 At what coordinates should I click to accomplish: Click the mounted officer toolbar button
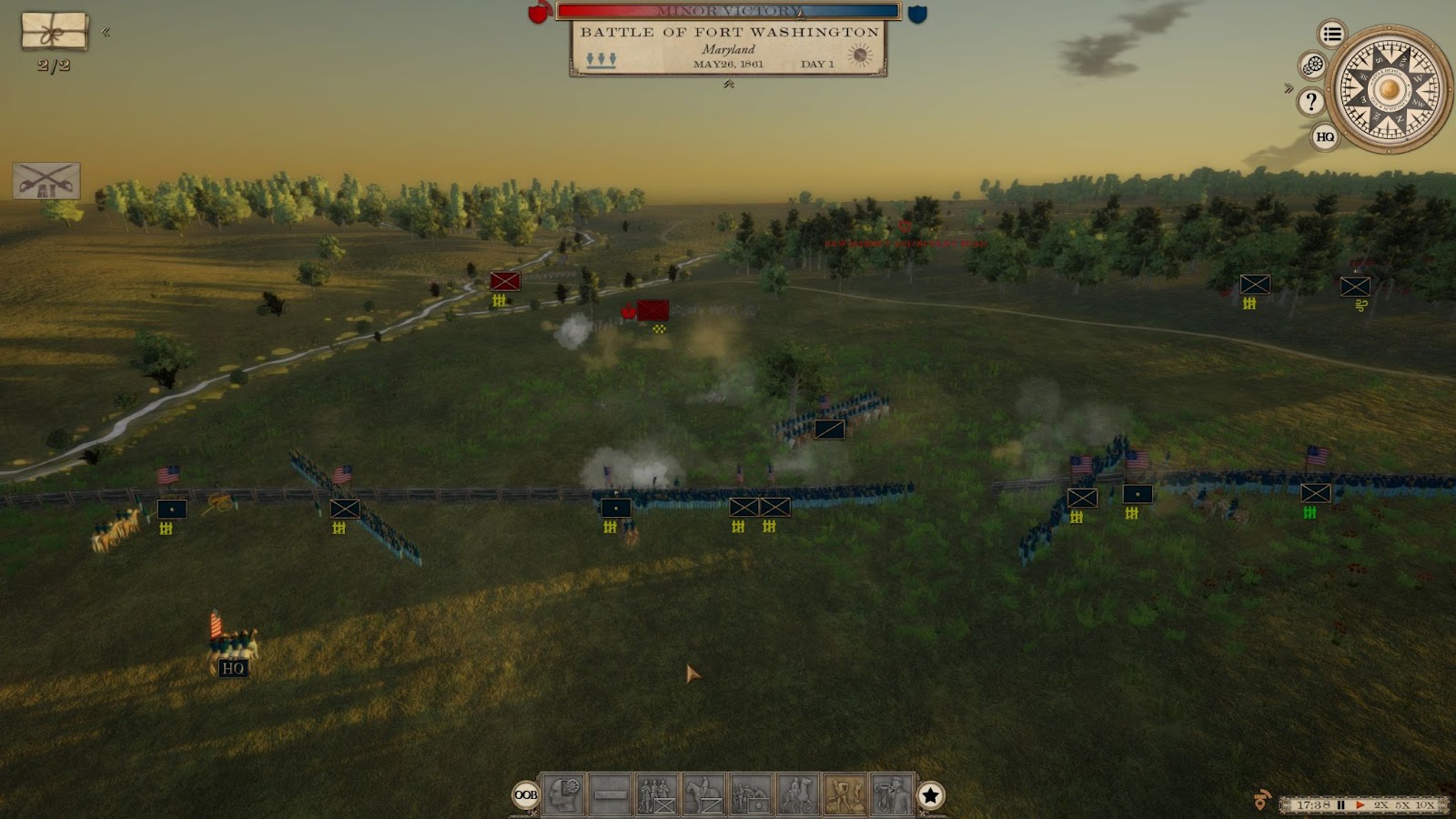coord(798,794)
